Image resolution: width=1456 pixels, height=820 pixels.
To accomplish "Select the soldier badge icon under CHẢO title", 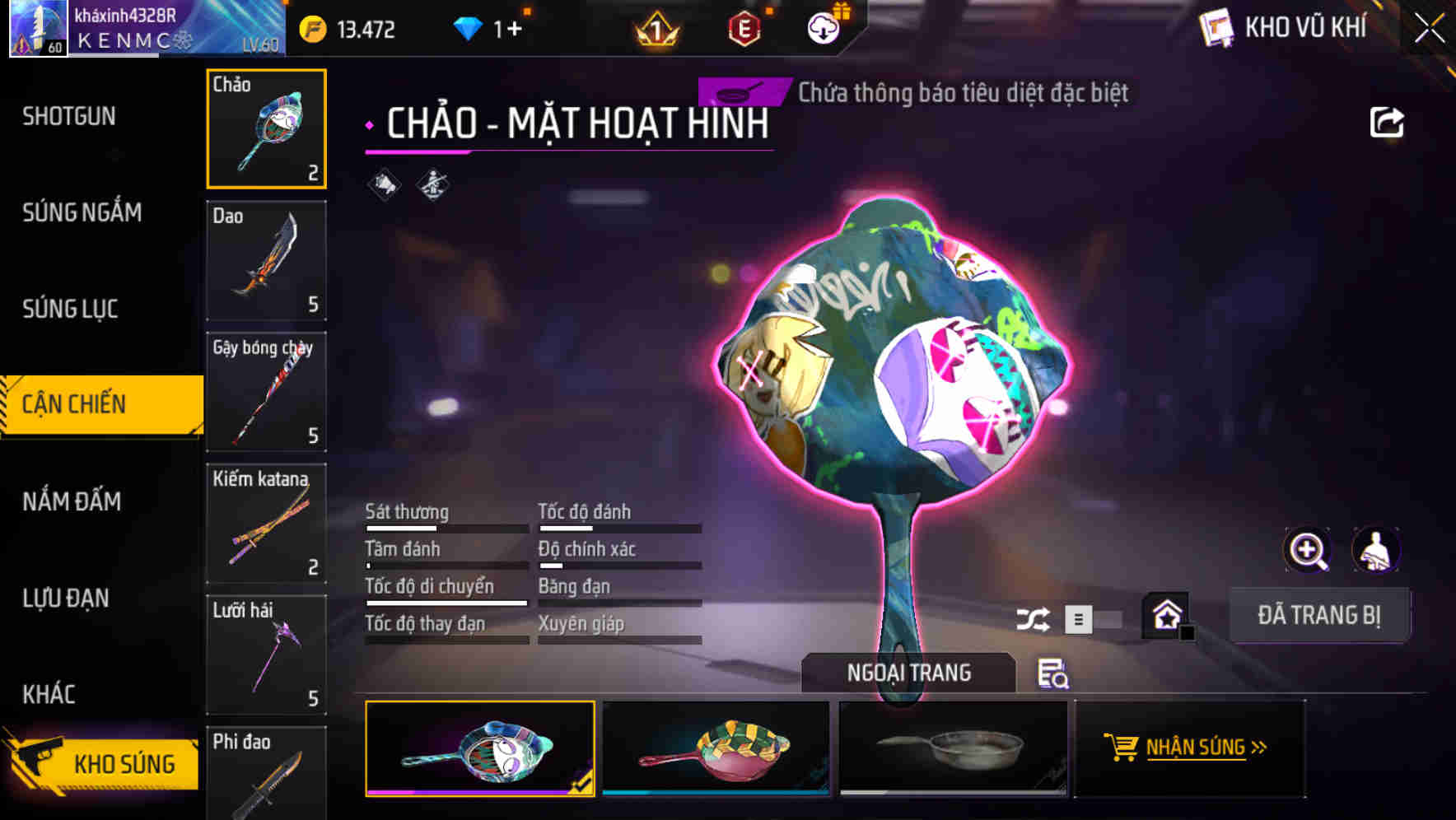I will pos(432,184).
